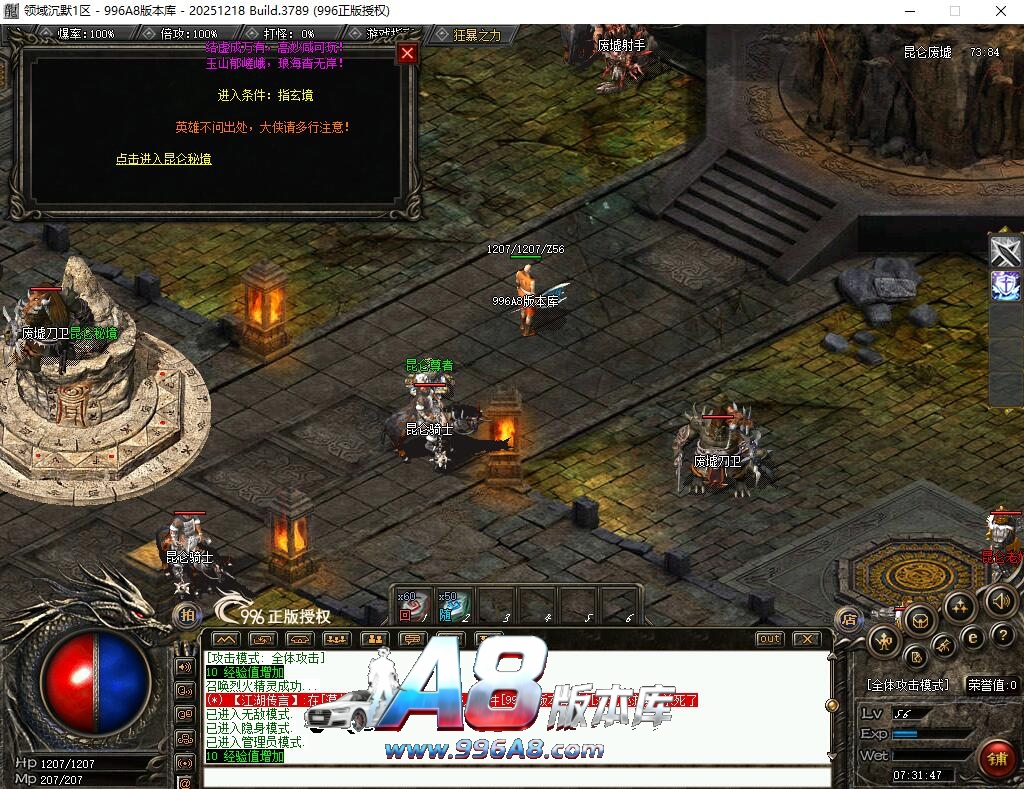
Task: Click the link to enter 昆仑秘境
Action: (163, 159)
